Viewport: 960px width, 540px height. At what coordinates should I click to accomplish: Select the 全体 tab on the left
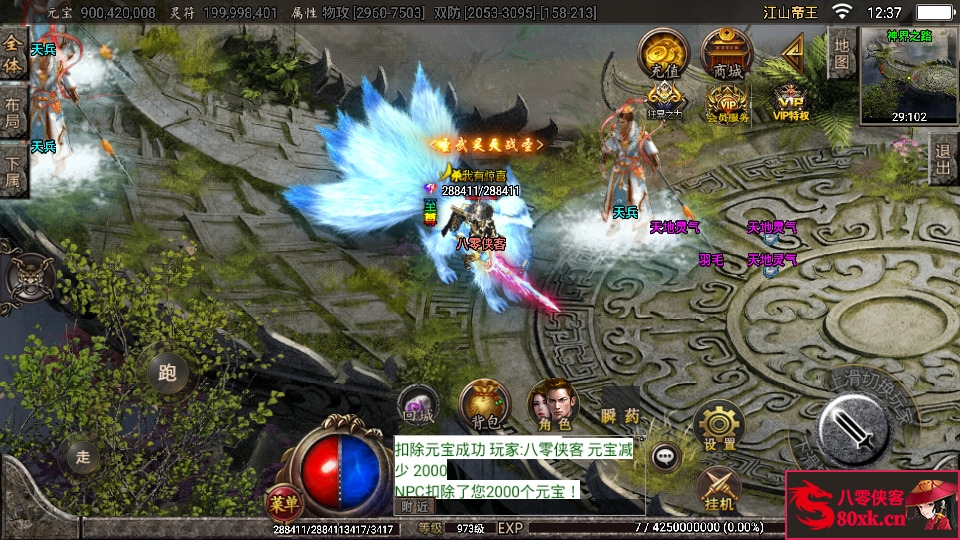tap(13, 55)
